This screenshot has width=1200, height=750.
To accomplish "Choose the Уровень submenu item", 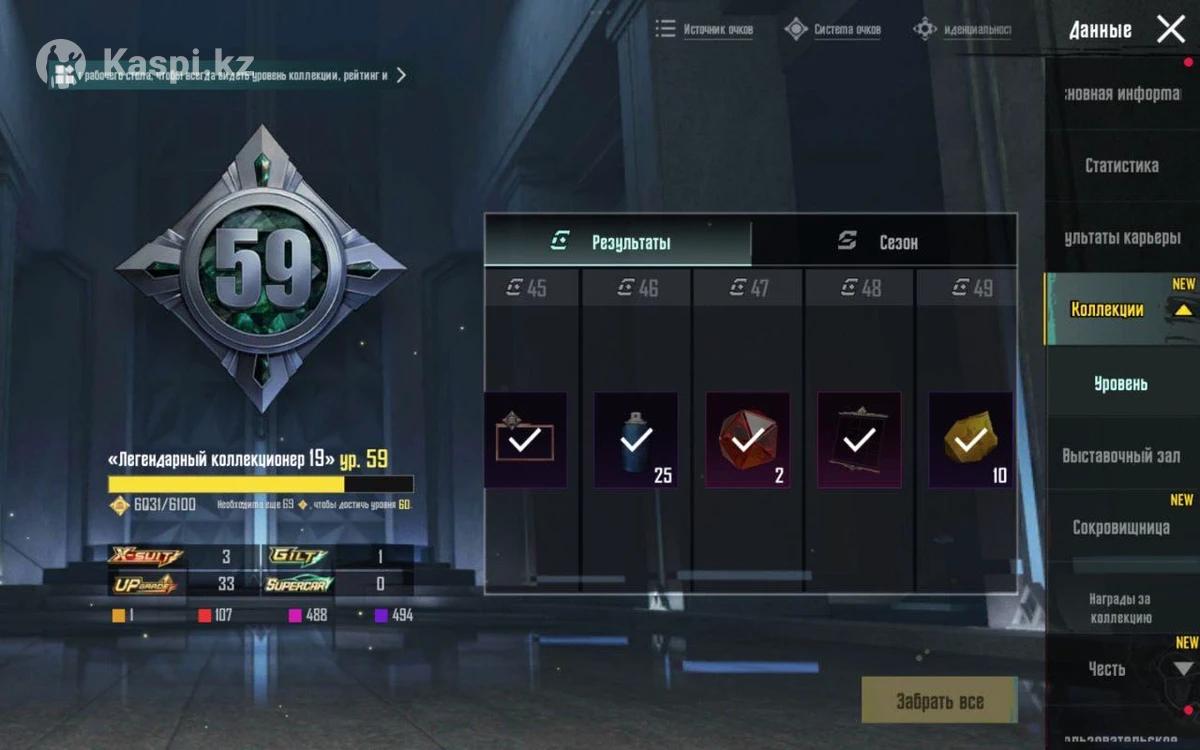I will click(1120, 383).
